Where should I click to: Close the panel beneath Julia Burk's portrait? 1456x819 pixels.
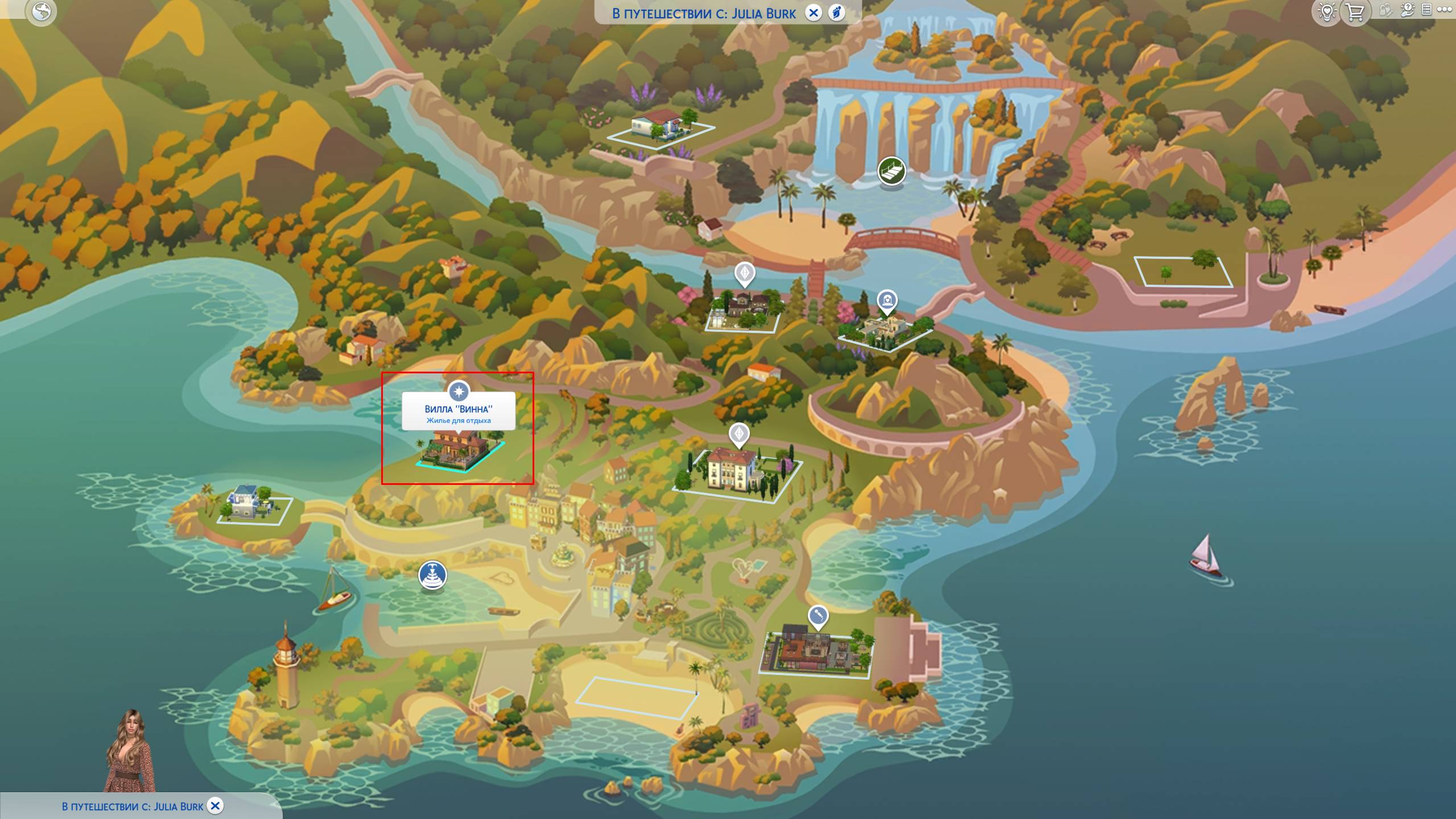215,806
